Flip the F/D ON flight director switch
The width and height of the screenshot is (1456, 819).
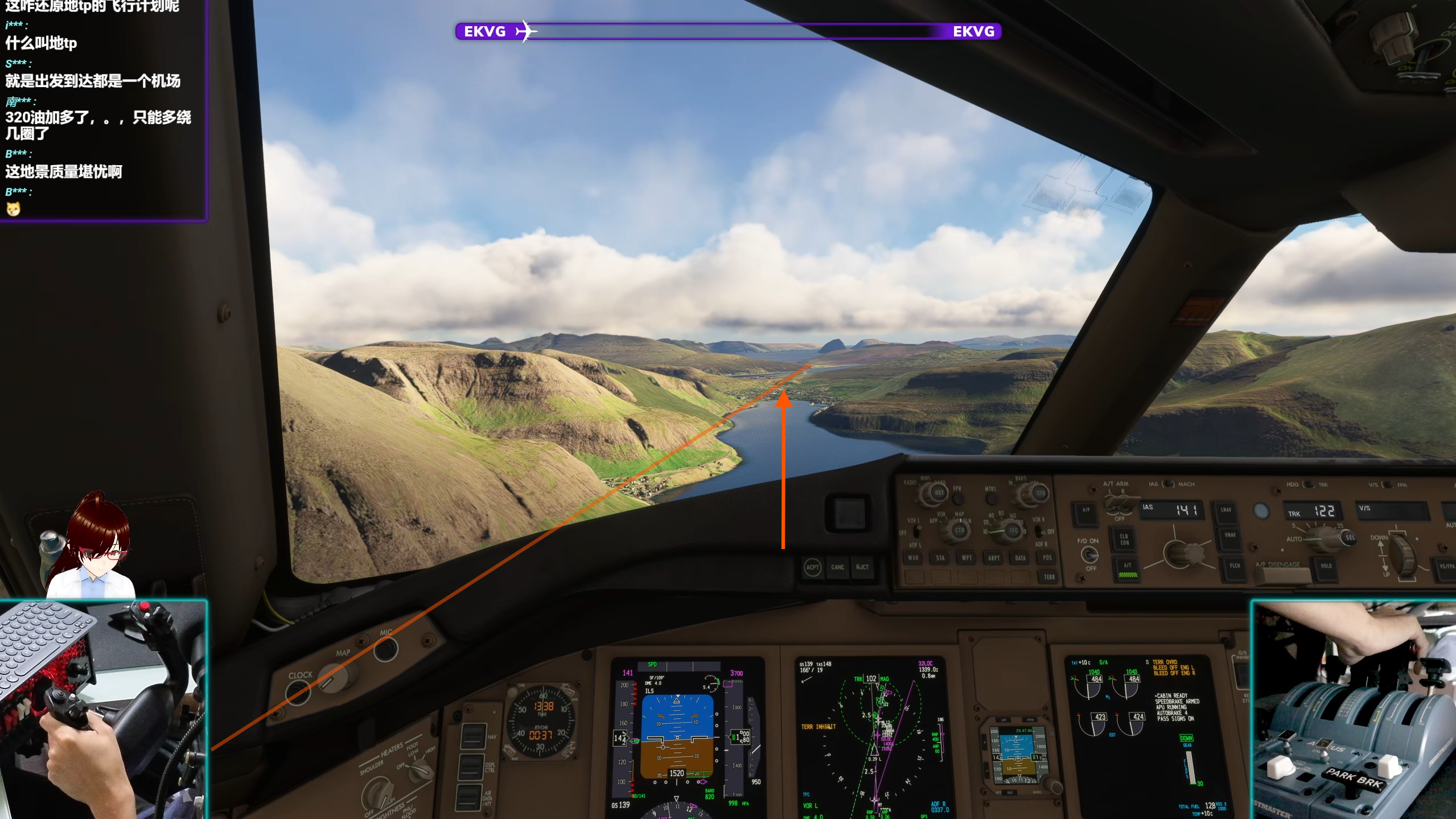coord(1089,554)
